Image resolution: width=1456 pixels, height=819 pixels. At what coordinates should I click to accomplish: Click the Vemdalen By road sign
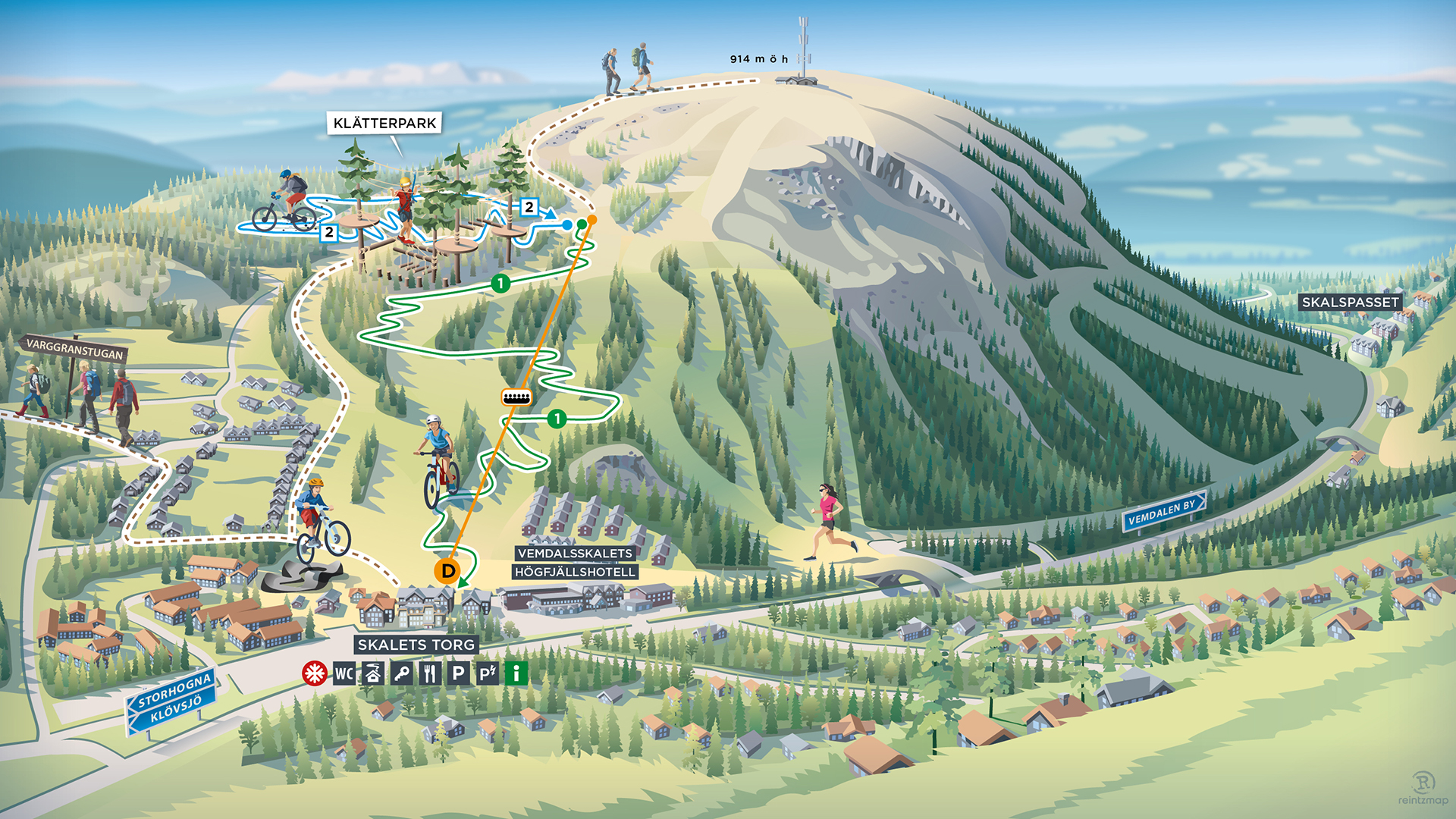click(1162, 513)
